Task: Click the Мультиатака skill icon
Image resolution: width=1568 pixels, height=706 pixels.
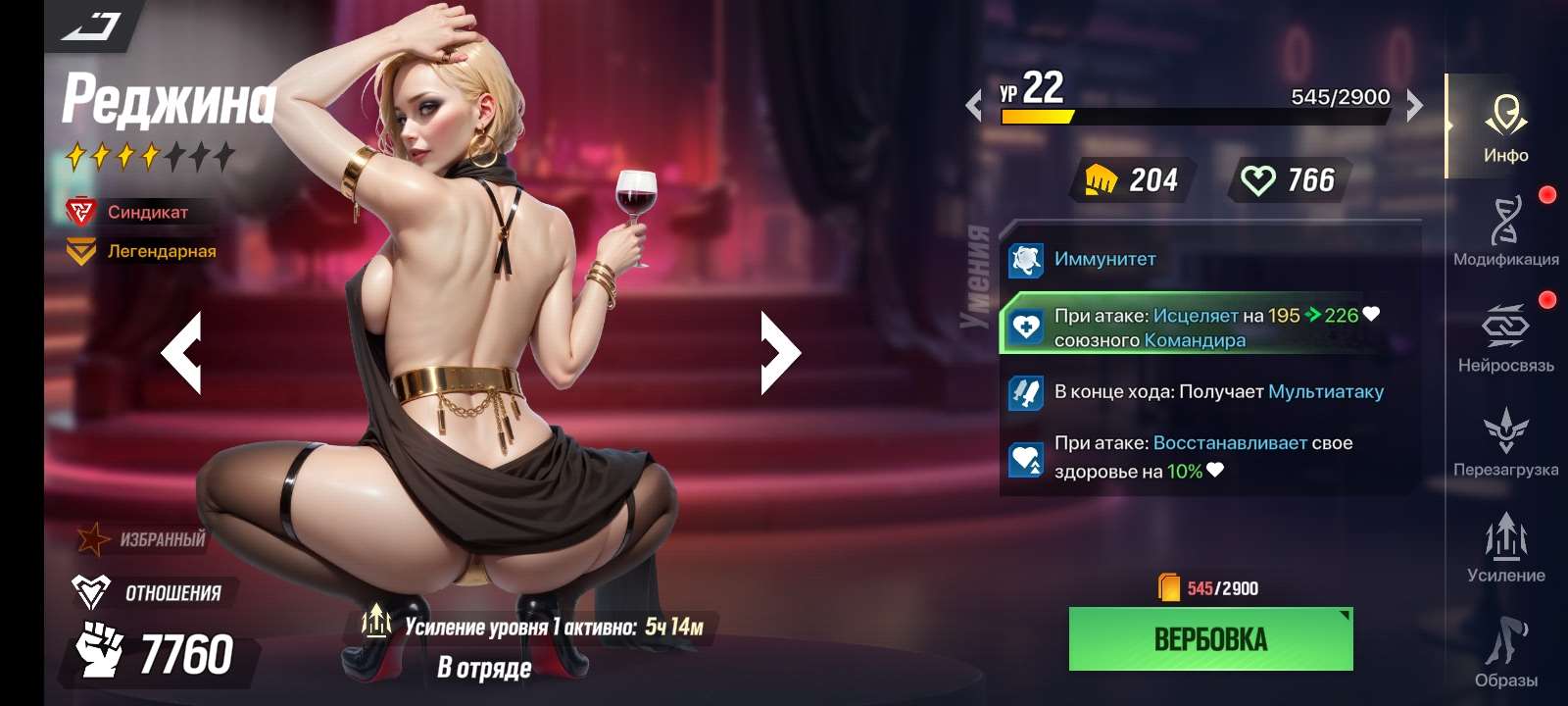Action: tap(1025, 391)
